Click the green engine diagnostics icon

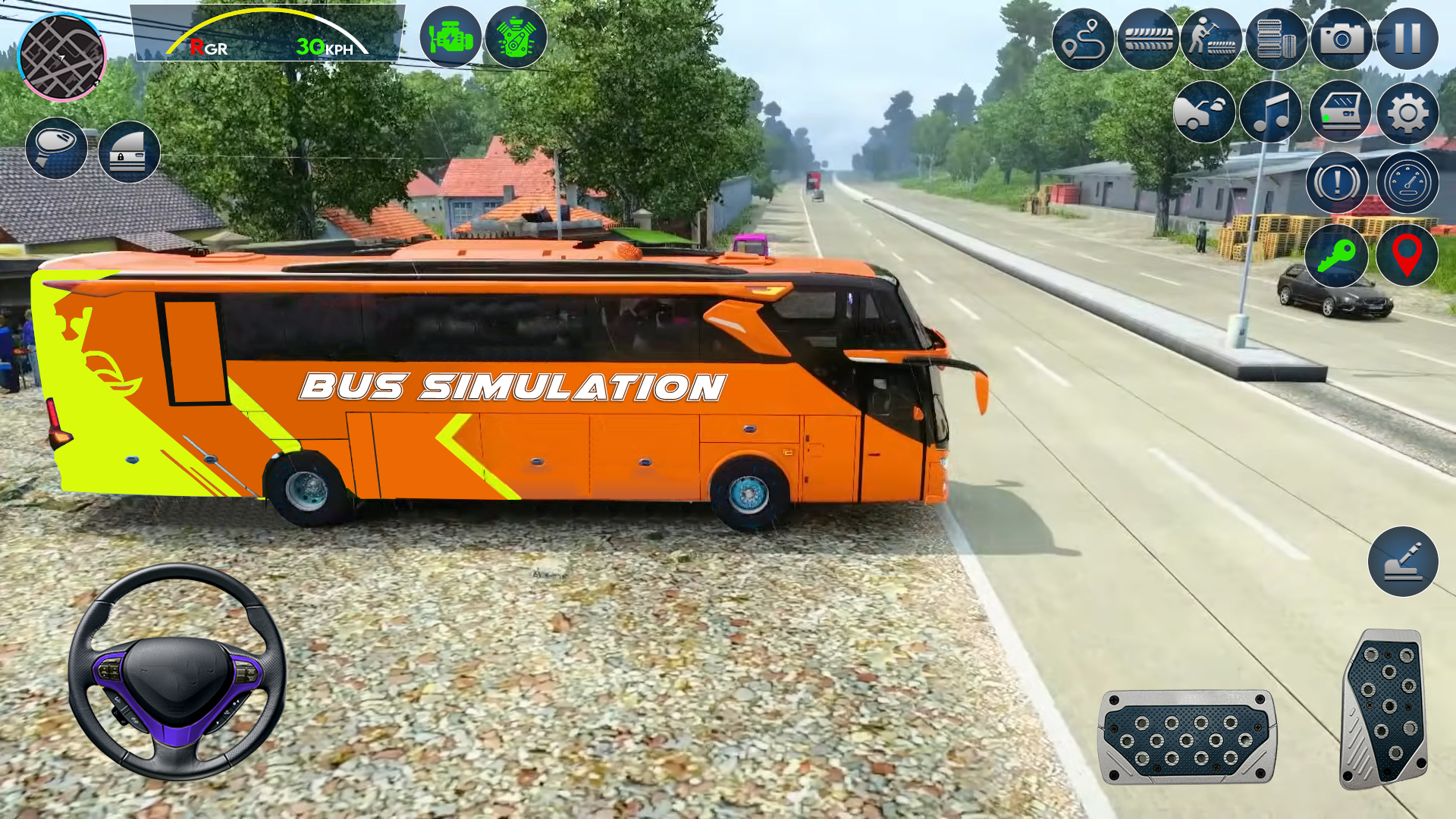tap(516, 39)
